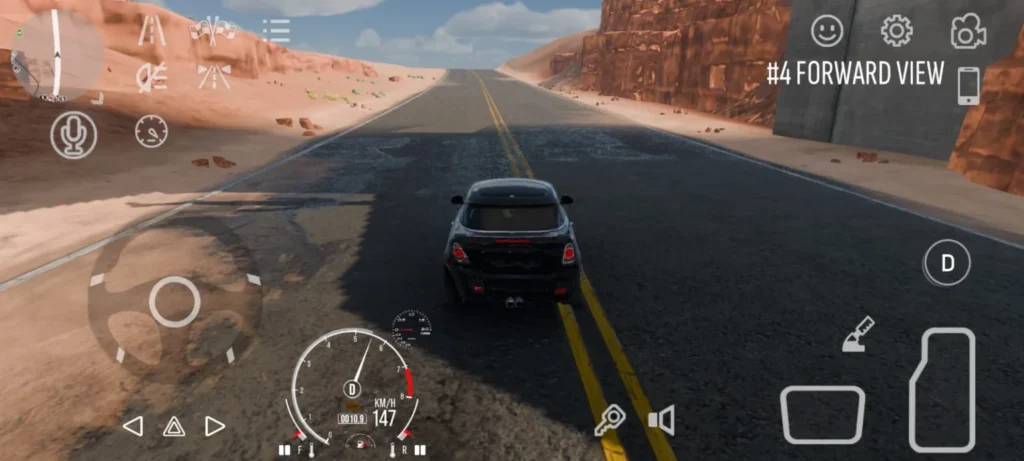The width and height of the screenshot is (1024, 461).
Task: Turn on the left turn signal
Action: pos(132,426)
